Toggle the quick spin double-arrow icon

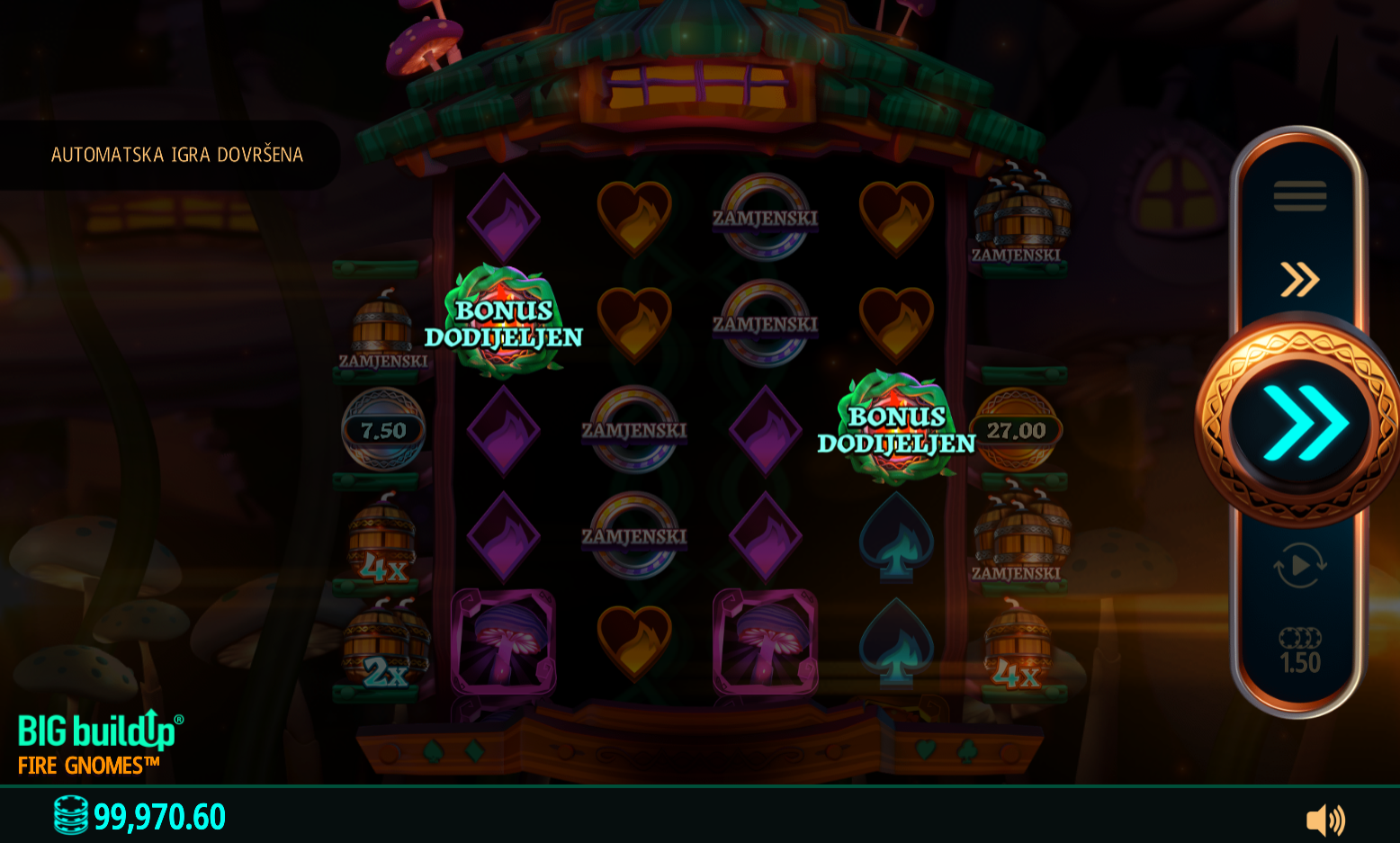(x=1299, y=279)
